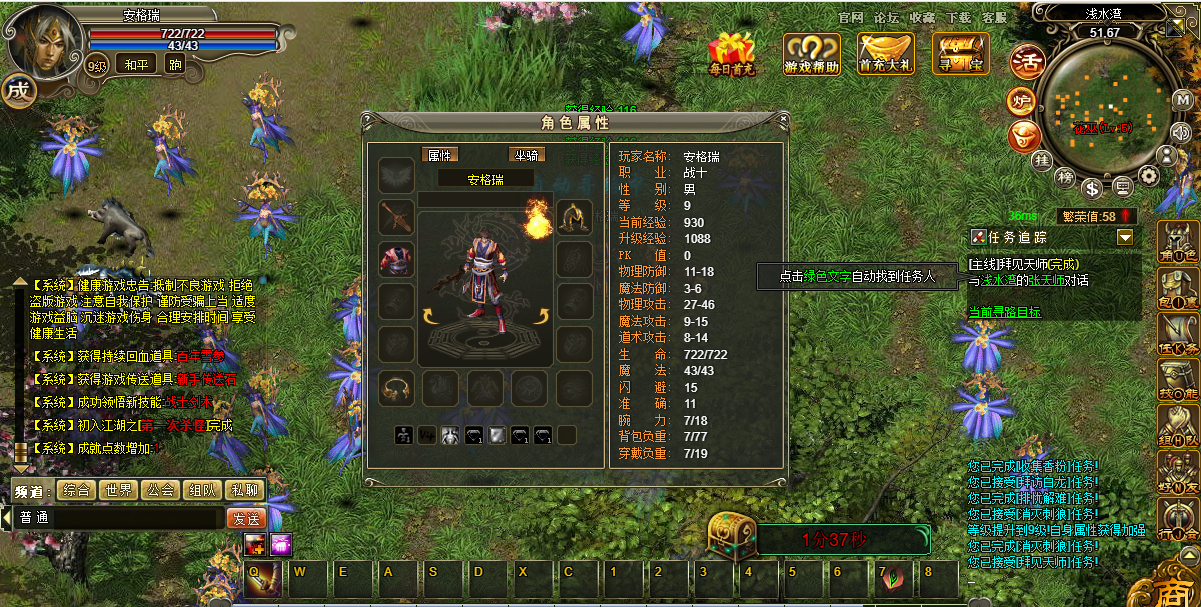Send chat message with 发送 button

pos(246,519)
